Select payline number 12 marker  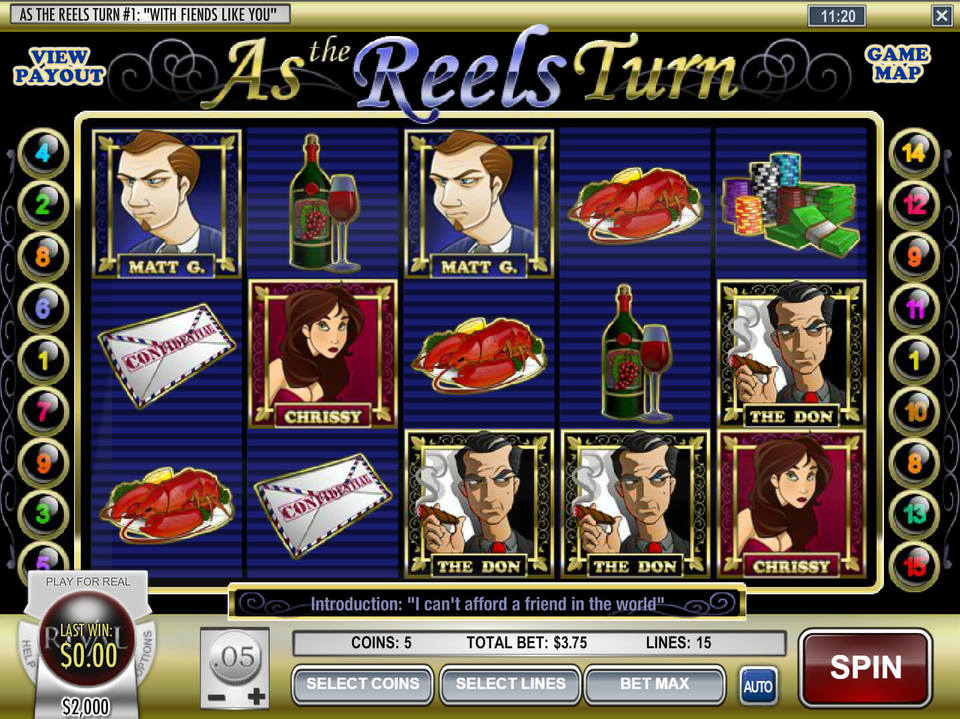(914, 205)
